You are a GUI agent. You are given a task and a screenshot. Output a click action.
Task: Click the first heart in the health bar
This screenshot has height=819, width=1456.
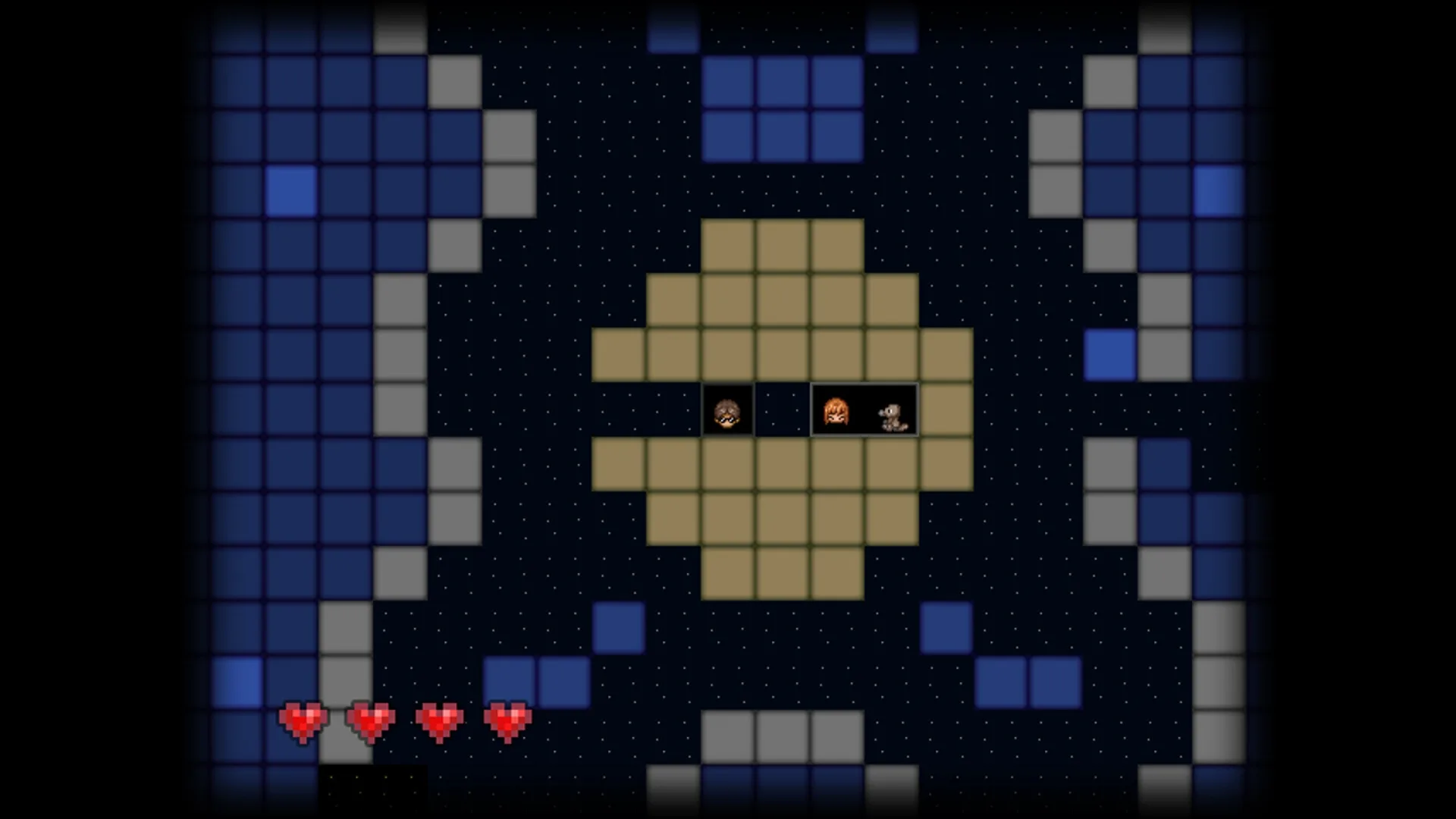303,719
